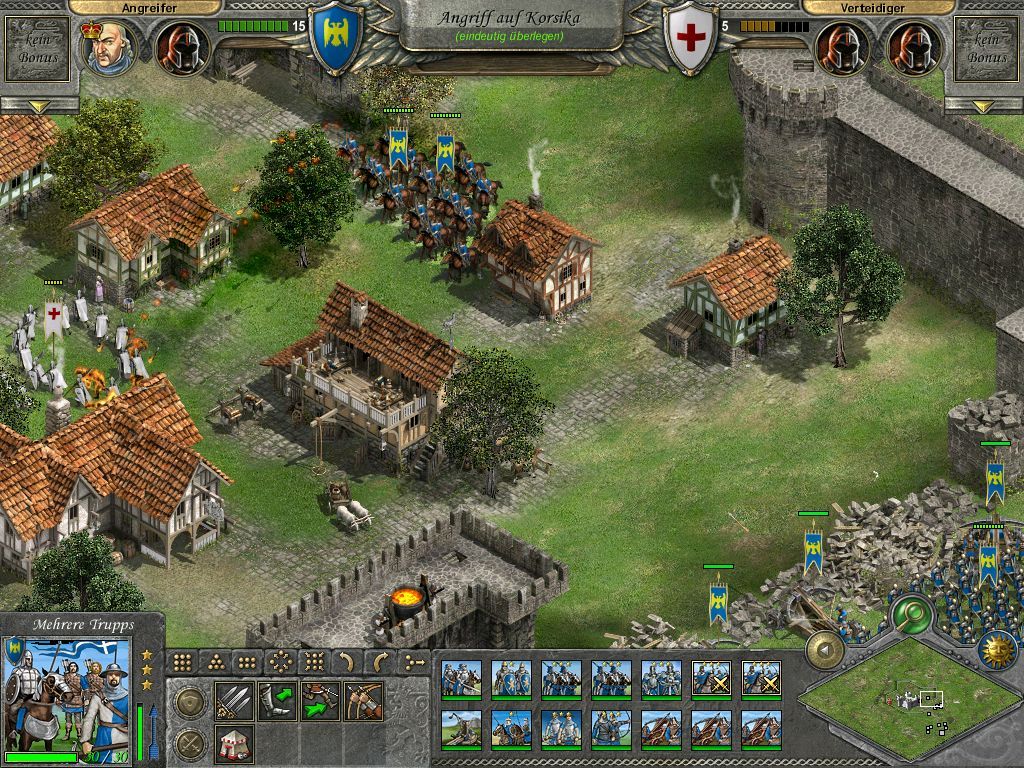Activate the three swords attack command
The image size is (1024, 768).
click(233, 701)
